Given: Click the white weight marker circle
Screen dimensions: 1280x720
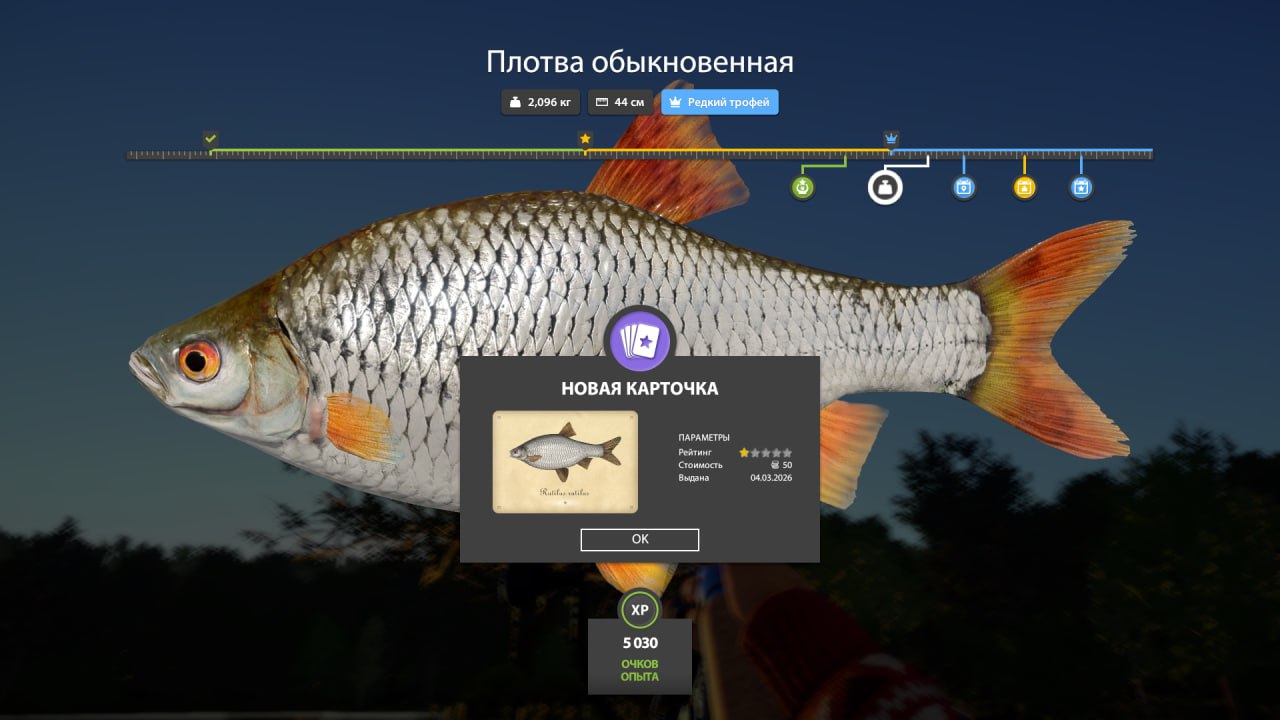Looking at the screenshot, I should click(884, 187).
